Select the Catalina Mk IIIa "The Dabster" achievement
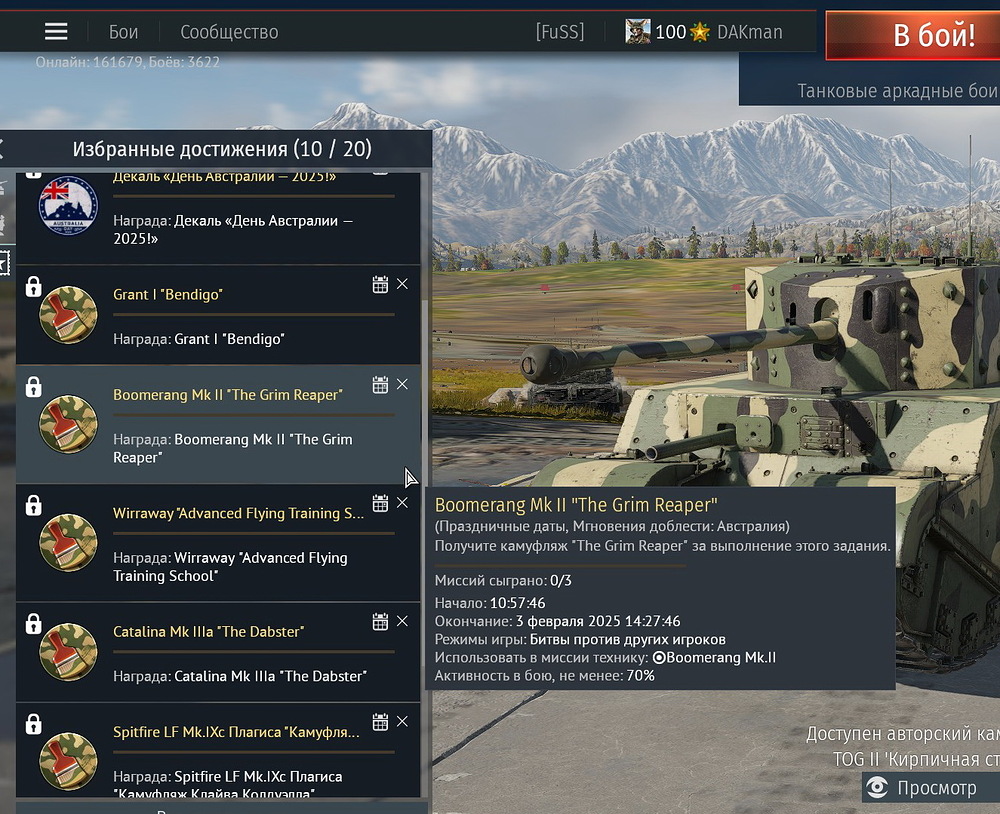 coord(200,652)
